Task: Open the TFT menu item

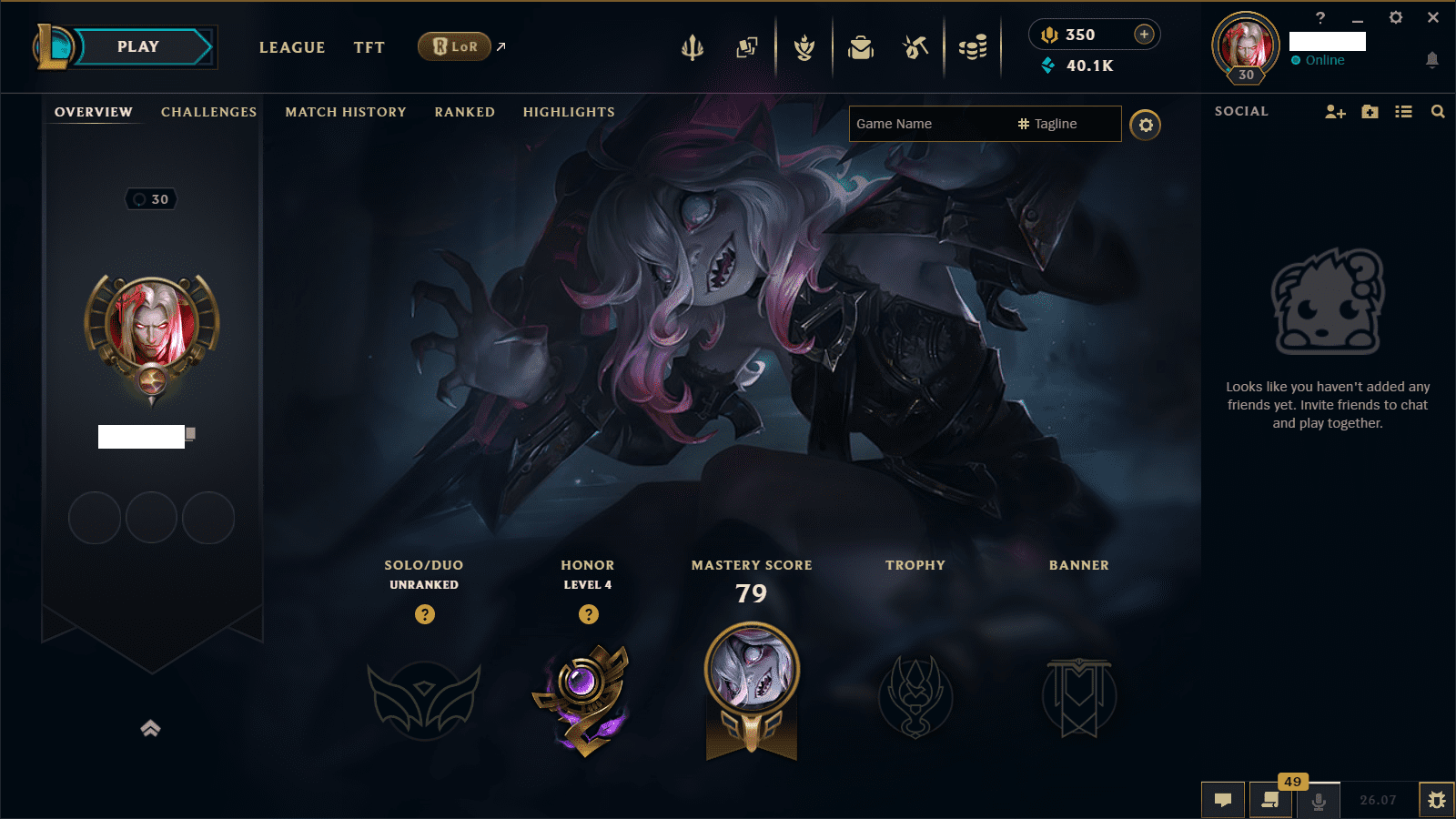Action: [369, 47]
